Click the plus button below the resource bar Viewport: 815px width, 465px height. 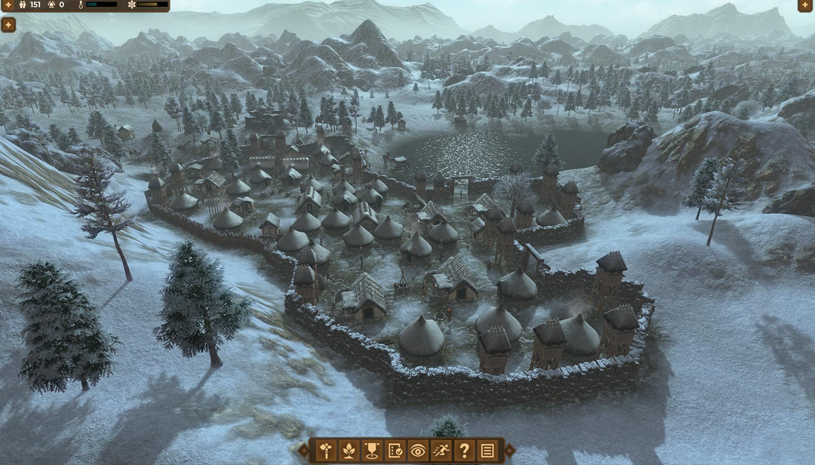[8, 25]
